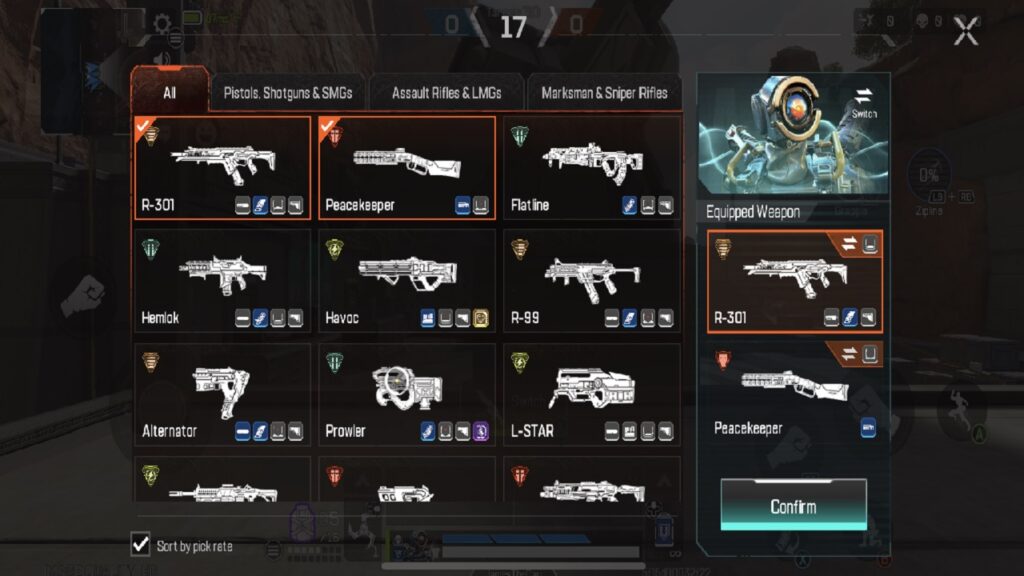Pick the Havoc weapon tile
The height and width of the screenshot is (576, 1024).
(407, 281)
